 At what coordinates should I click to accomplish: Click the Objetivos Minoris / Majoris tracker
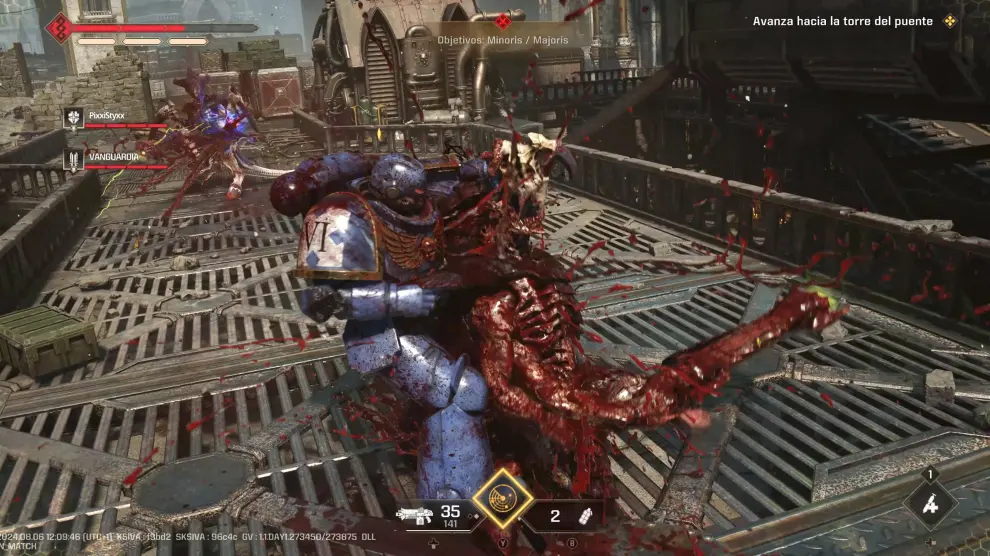point(503,40)
